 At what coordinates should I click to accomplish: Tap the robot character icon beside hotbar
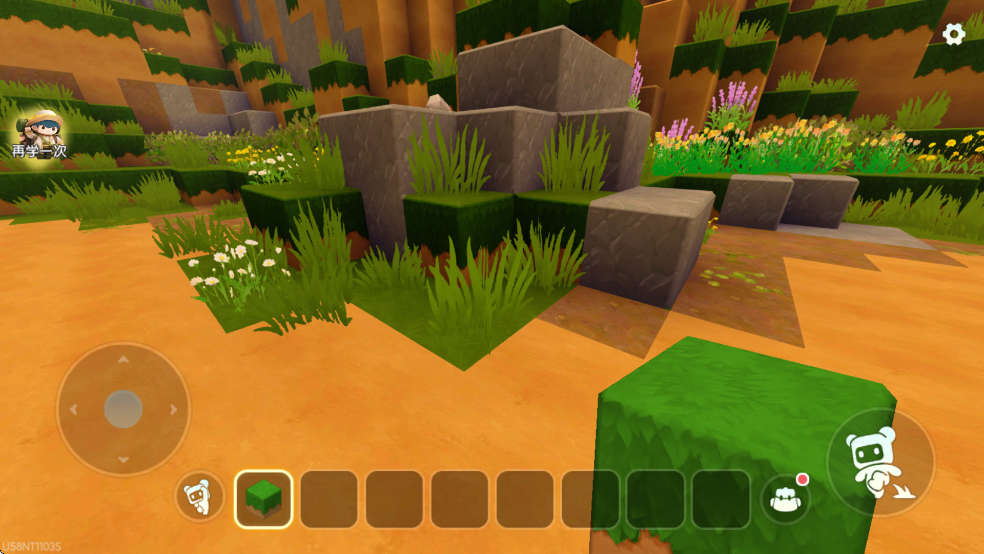tap(200, 497)
